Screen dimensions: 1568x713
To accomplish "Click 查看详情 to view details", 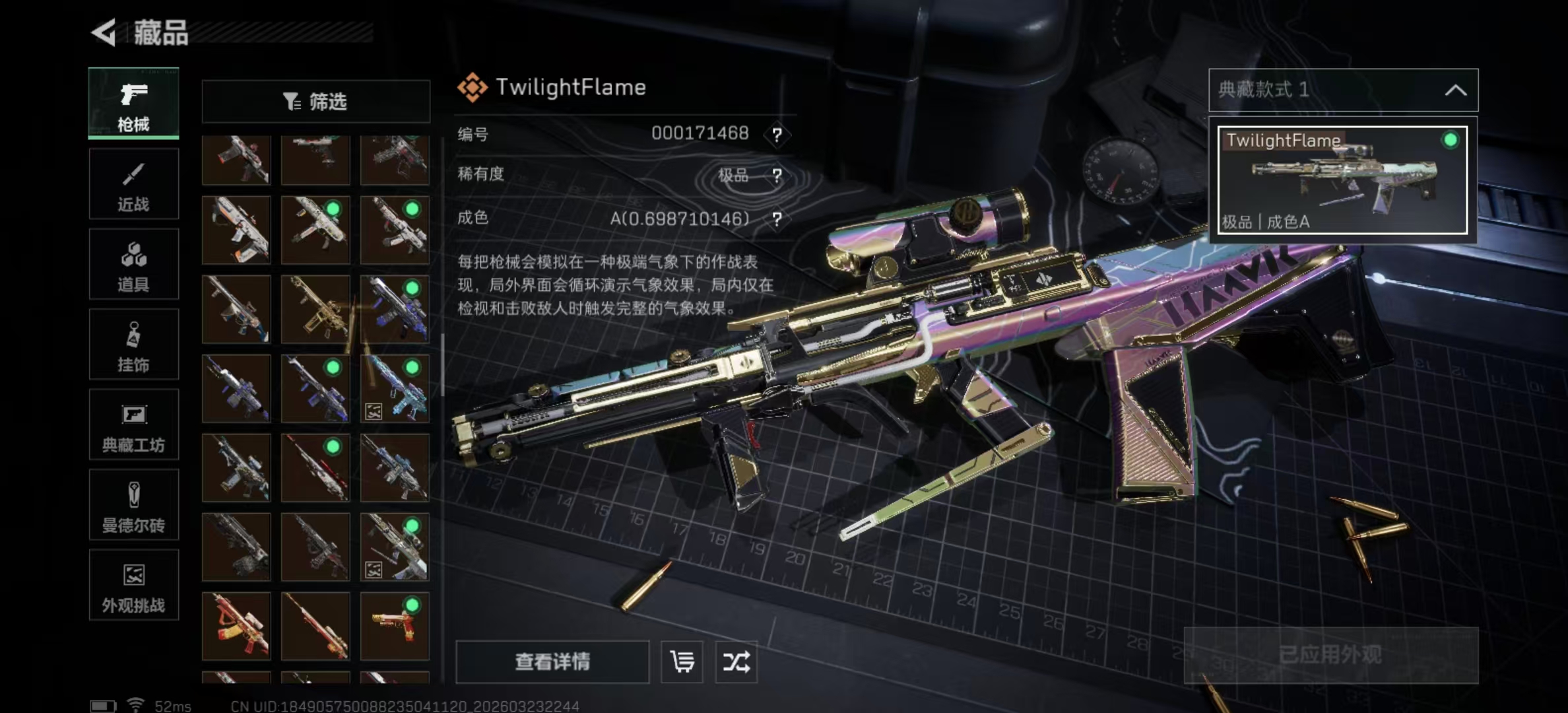I will (552, 662).
